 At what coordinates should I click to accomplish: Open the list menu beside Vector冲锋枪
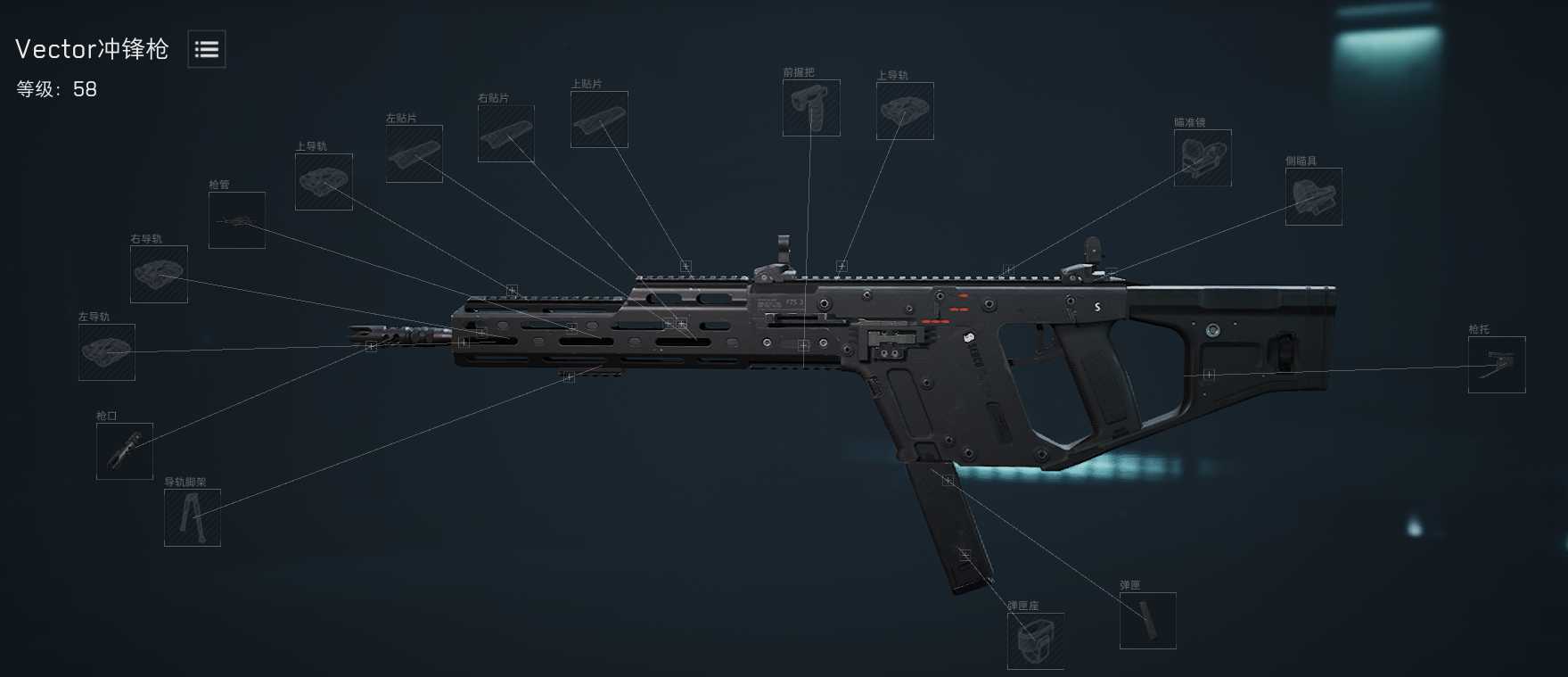[207, 49]
